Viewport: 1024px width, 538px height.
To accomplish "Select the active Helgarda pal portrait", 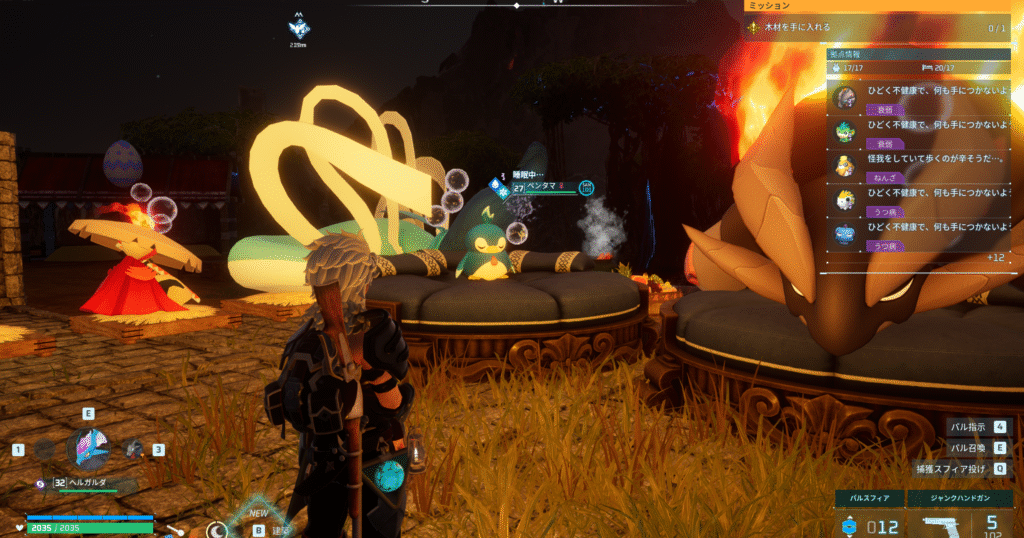I will pyautogui.click(x=88, y=449).
